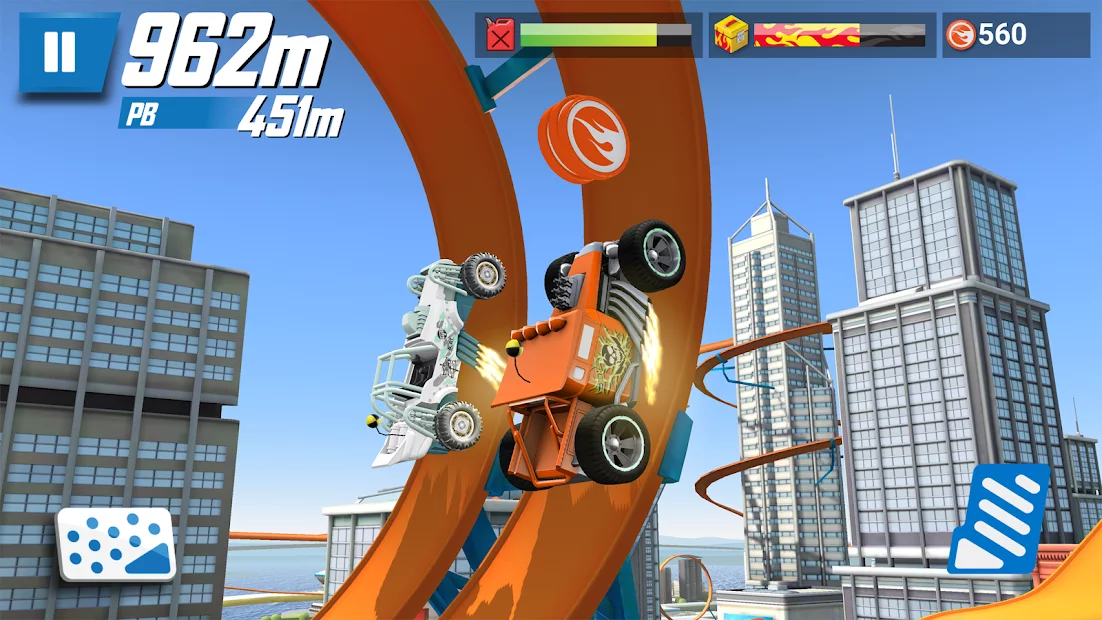Tap the blue brake pedal
The image size is (1102, 620).
116,544
